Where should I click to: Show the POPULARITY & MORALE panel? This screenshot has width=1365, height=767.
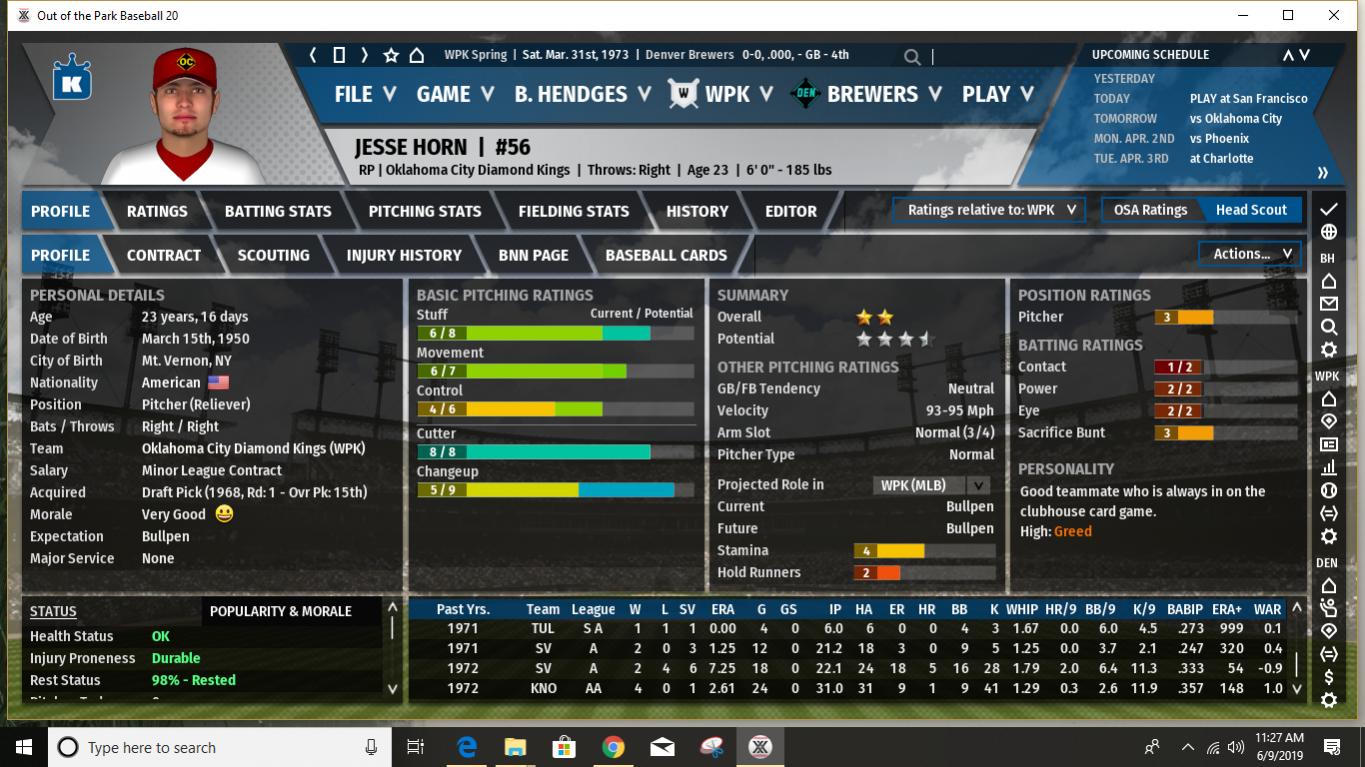280,611
